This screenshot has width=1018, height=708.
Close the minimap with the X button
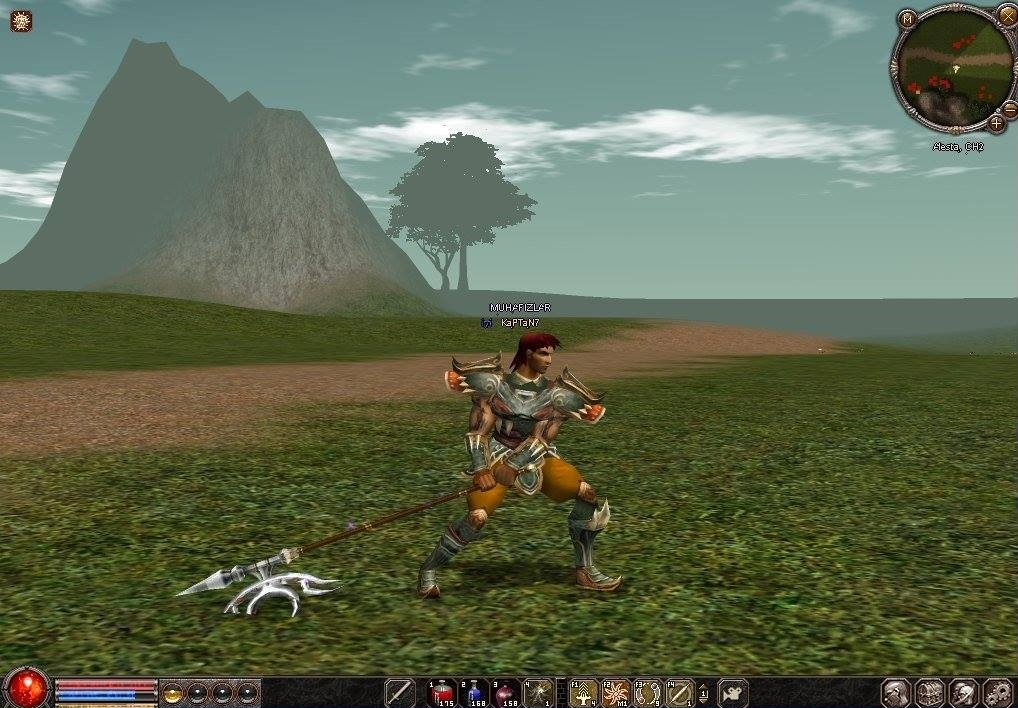point(1006,15)
